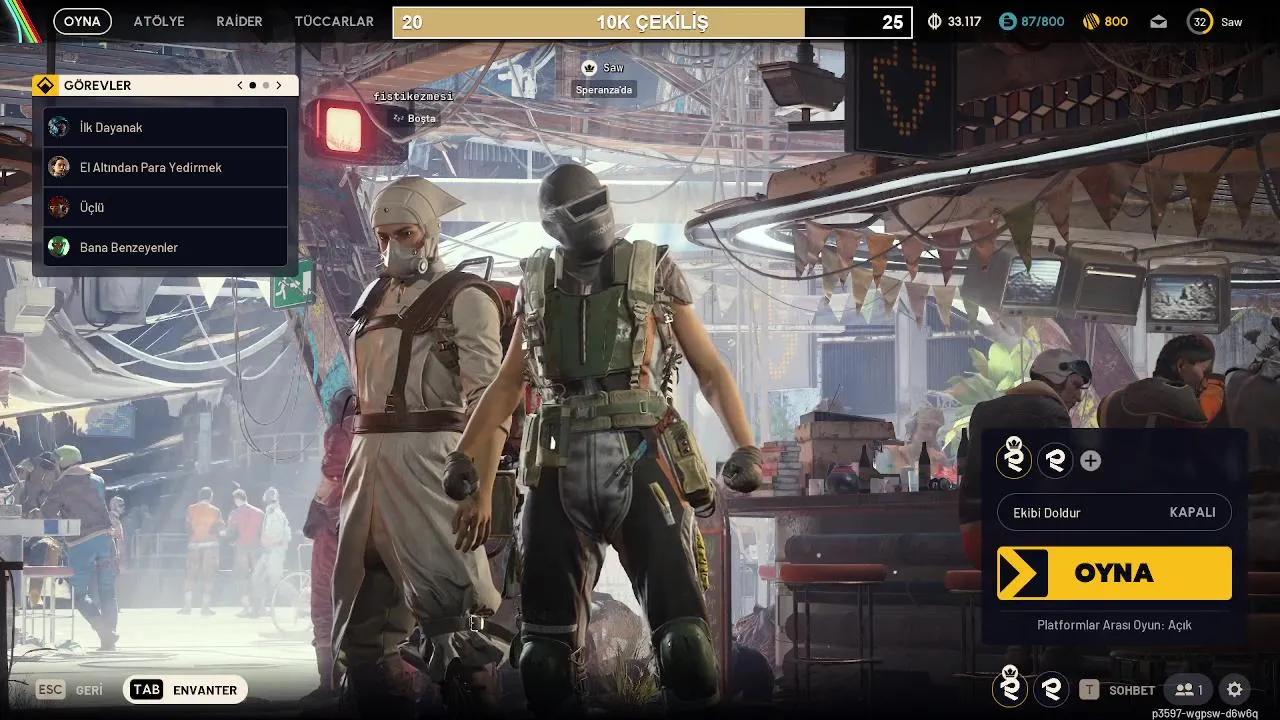This screenshot has height=720, width=1280.
Task: Go to previous GÖREVLER page with left chevron
Action: (239, 85)
